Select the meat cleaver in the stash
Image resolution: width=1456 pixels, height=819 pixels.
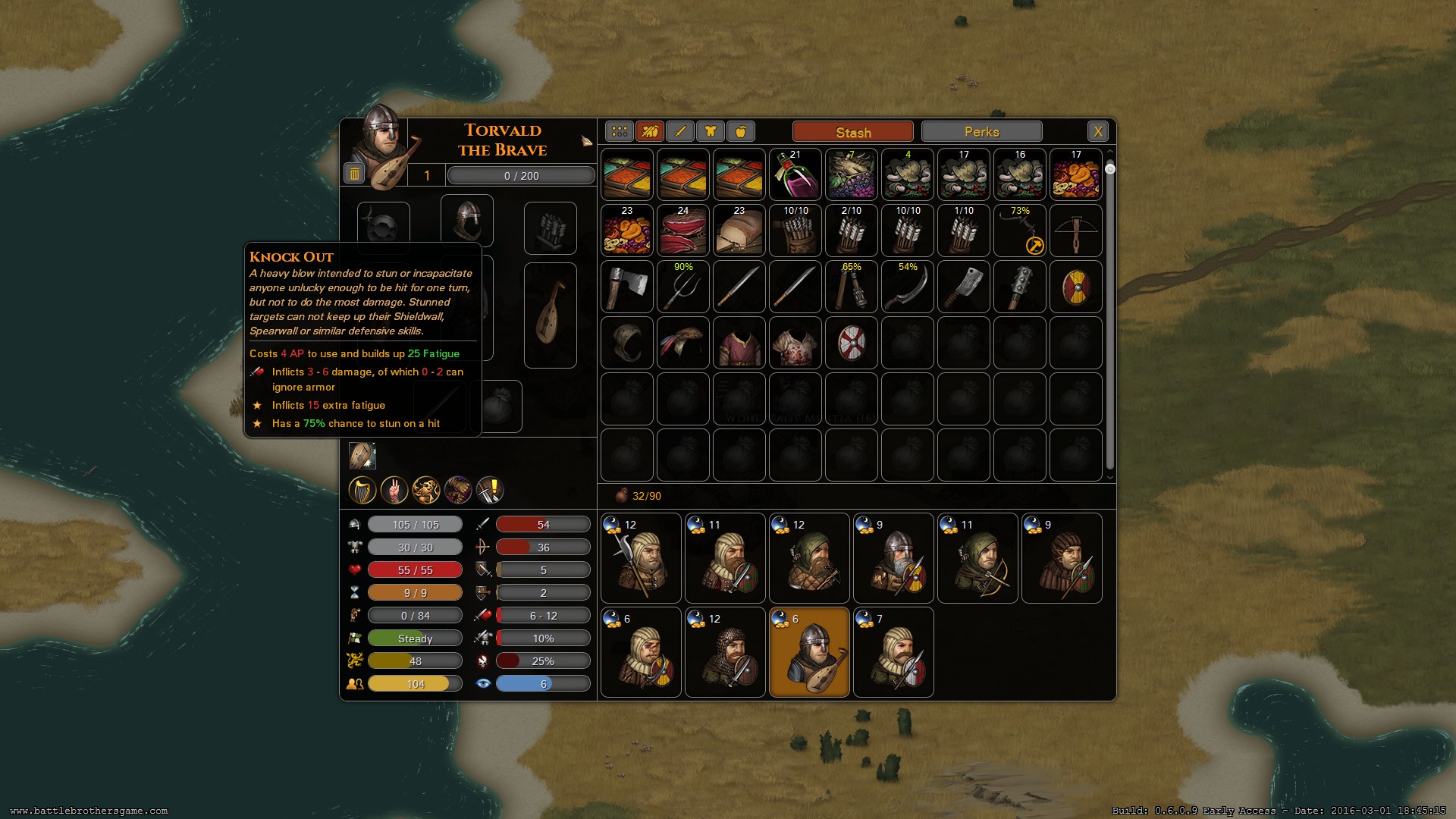point(963,287)
